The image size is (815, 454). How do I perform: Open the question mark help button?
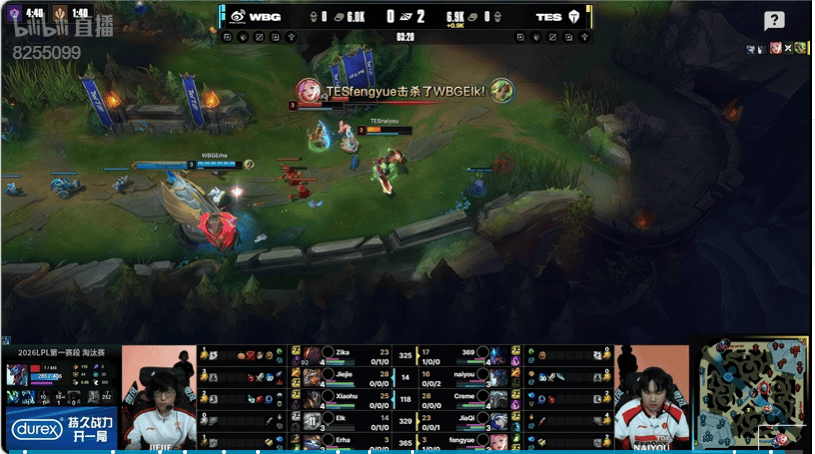[774, 21]
